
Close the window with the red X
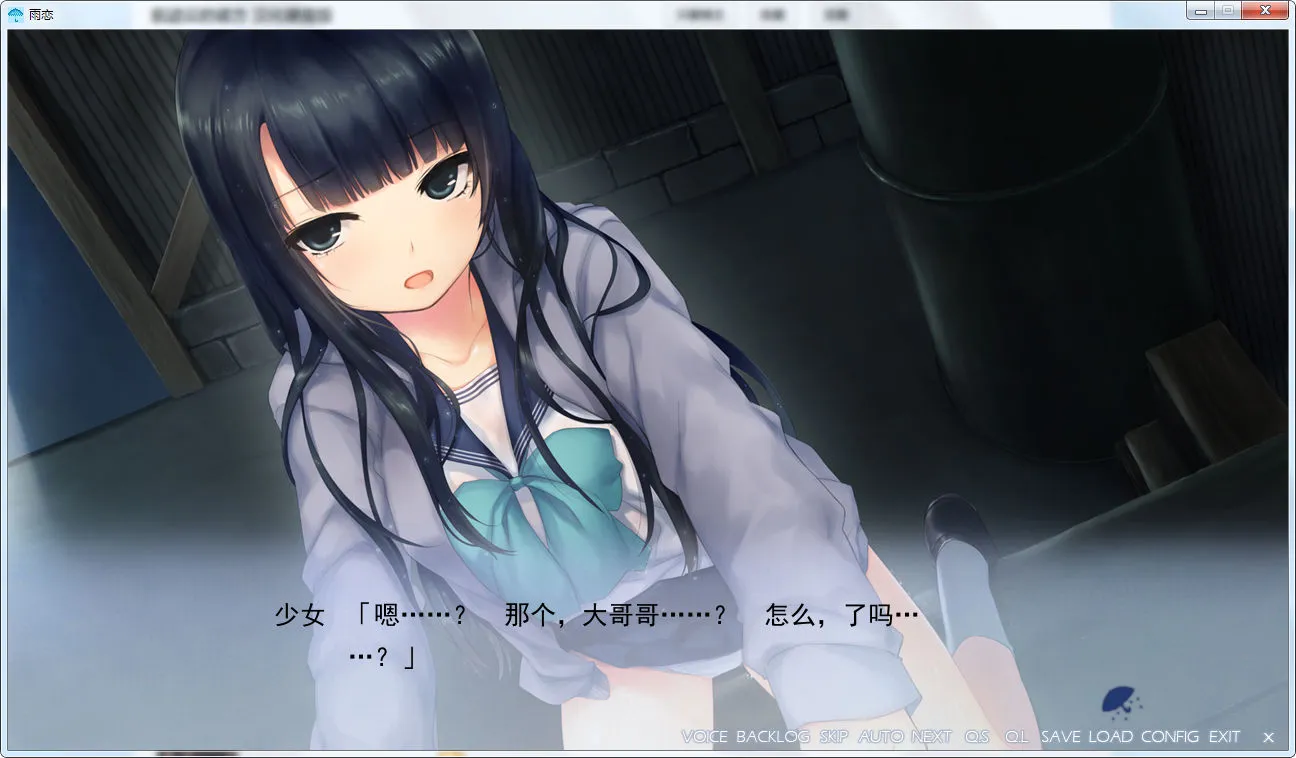pyautogui.click(x=1265, y=10)
